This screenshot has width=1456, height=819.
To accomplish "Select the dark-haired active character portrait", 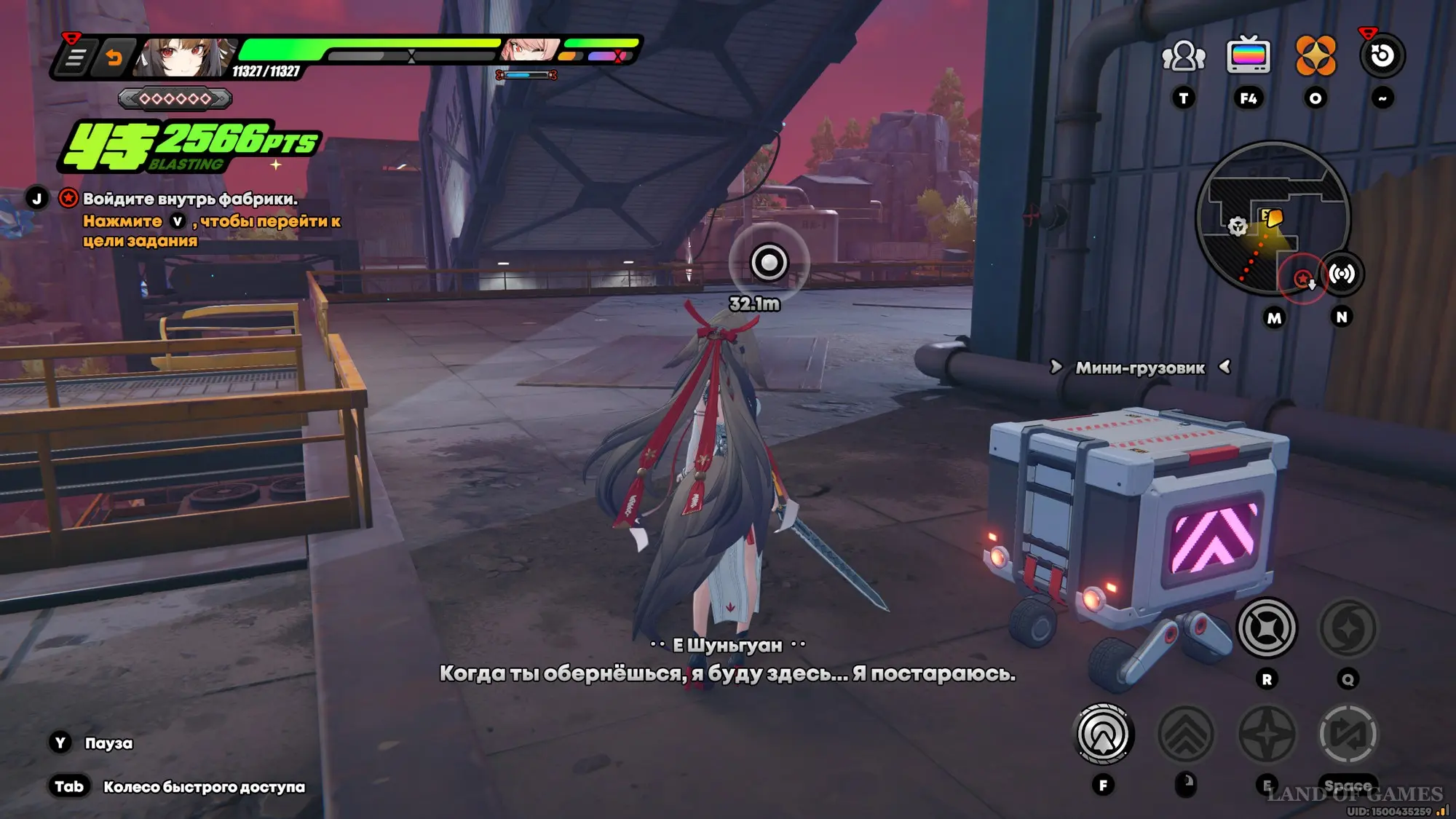I will coord(183,57).
